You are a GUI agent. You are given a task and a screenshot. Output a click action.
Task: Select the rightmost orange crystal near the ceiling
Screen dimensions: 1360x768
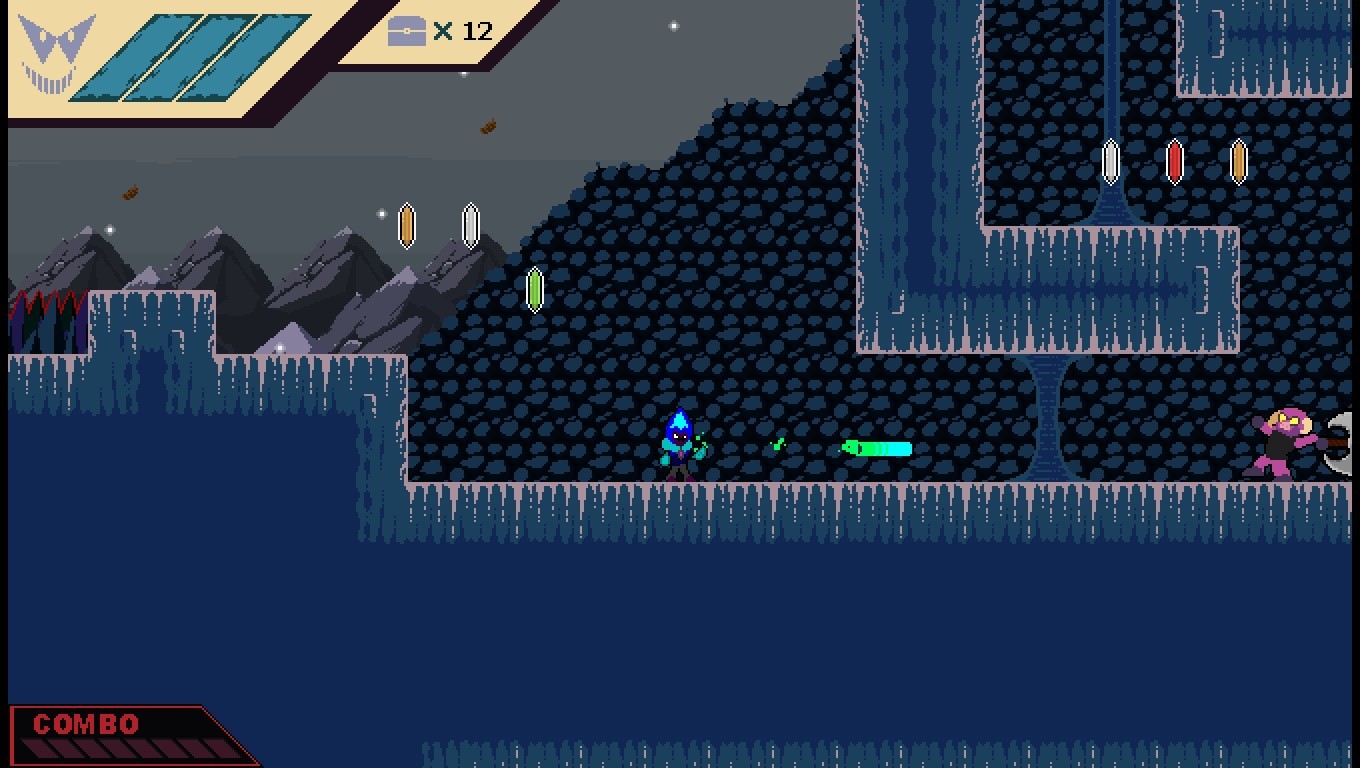click(x=1238, y=162)
